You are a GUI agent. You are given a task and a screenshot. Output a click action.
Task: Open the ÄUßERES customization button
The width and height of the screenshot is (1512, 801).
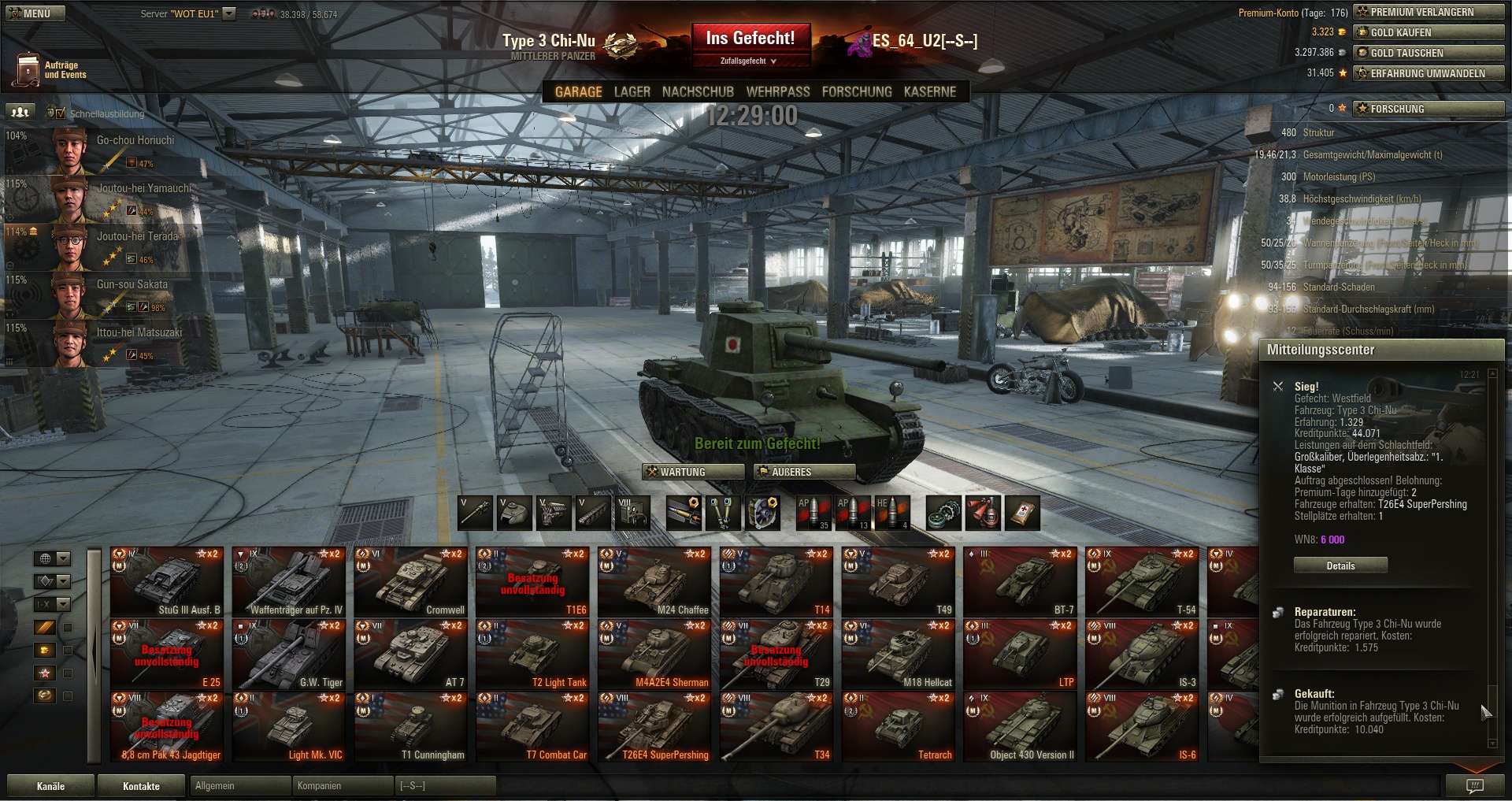(x=804, y=472)
